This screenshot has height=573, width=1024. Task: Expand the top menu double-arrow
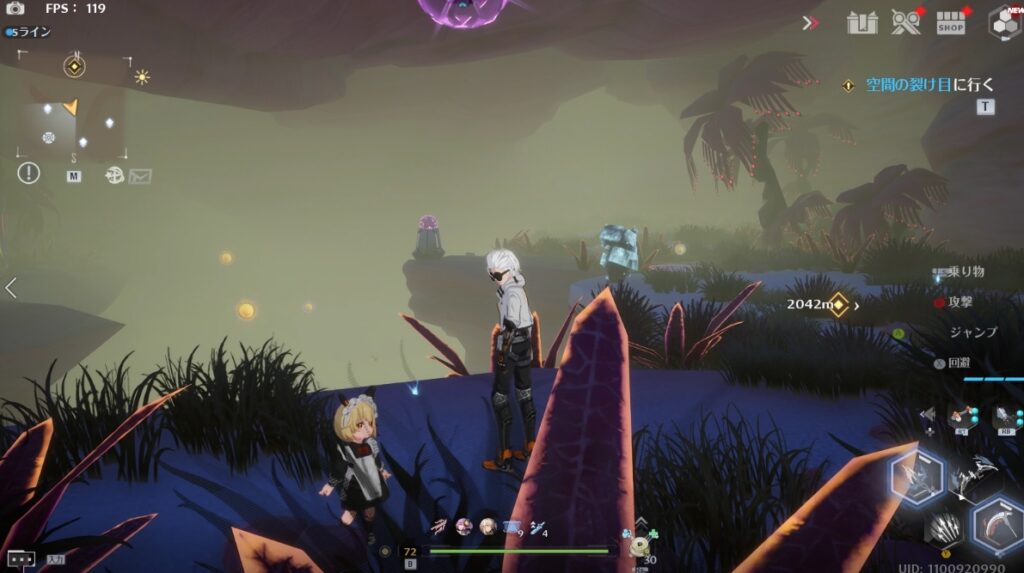[810, 22]
